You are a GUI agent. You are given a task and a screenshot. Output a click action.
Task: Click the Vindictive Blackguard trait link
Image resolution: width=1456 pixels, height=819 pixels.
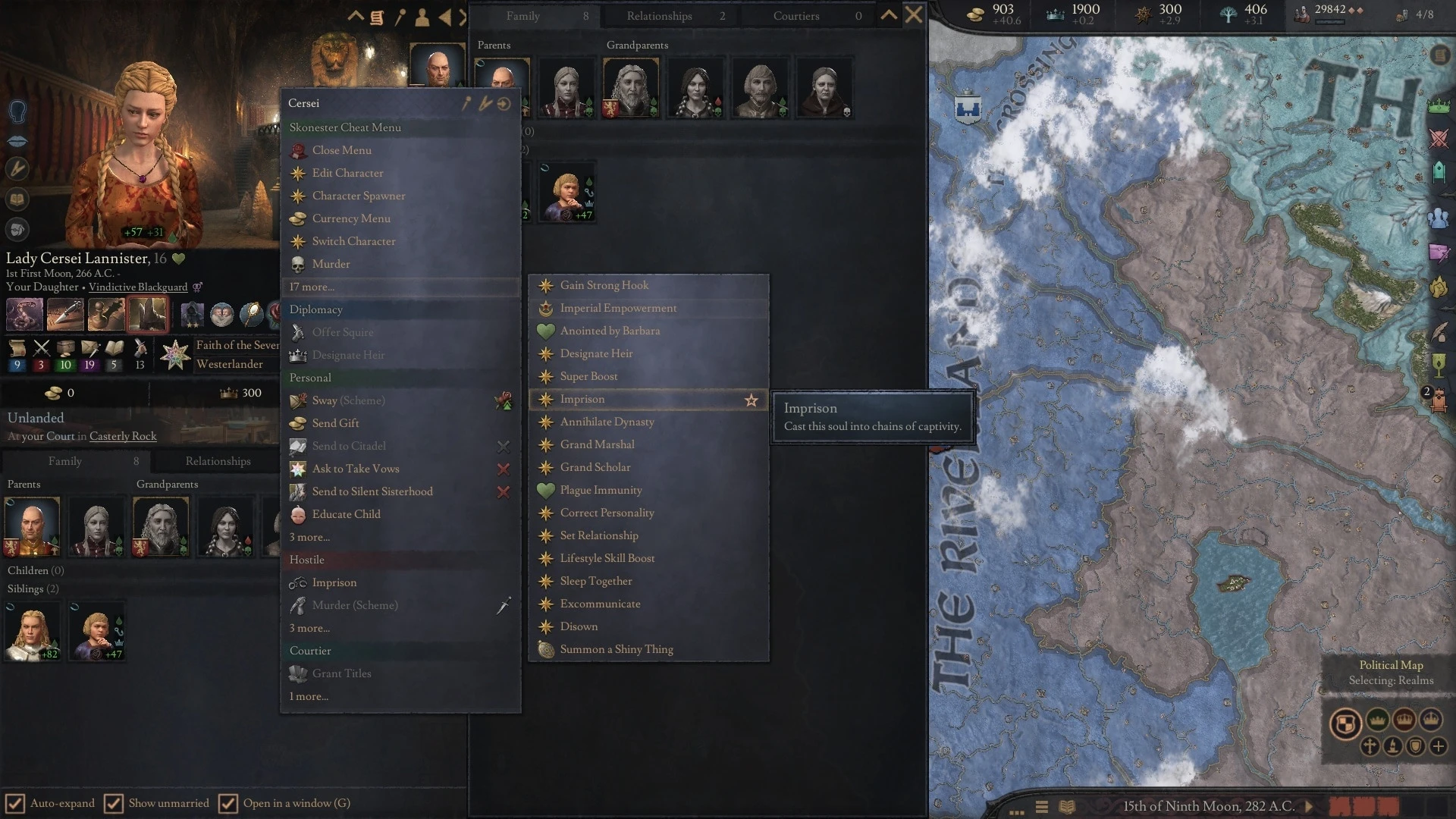pyautogui.click(x=138, y=287)
